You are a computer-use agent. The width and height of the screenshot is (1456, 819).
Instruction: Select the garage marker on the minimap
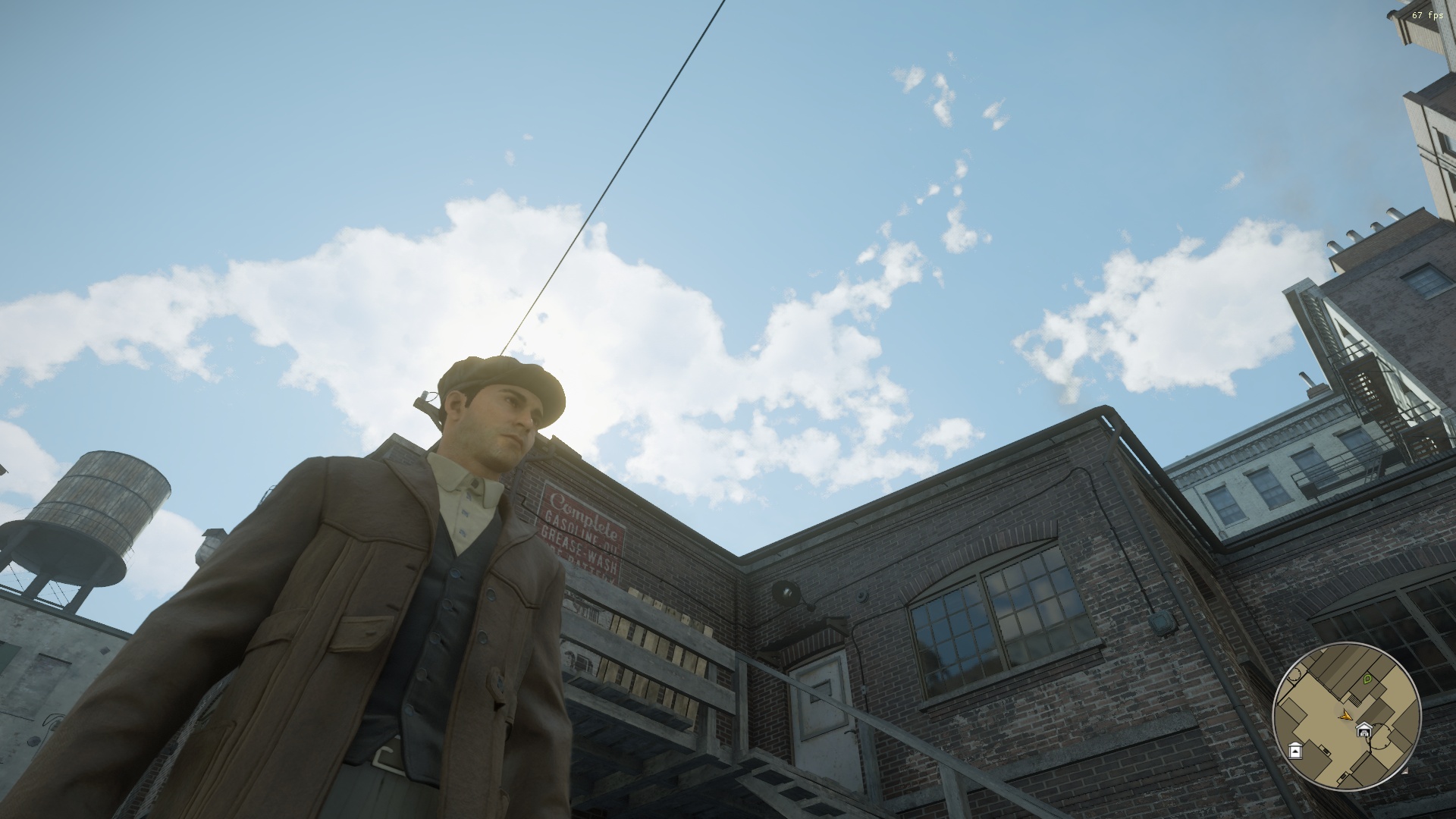[x=1364, y=731]
